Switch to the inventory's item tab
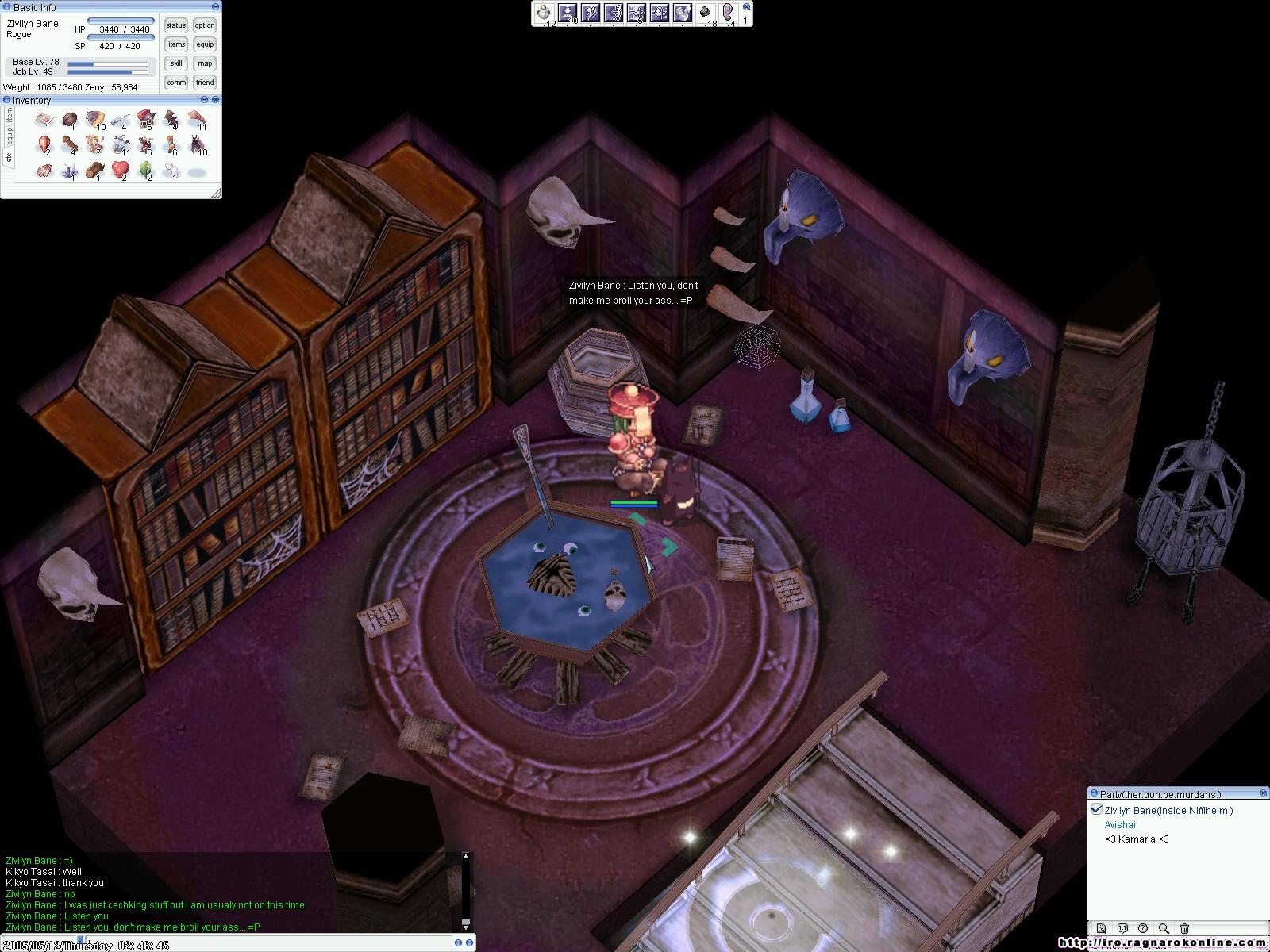1270x952 pixels. point(10,116)
